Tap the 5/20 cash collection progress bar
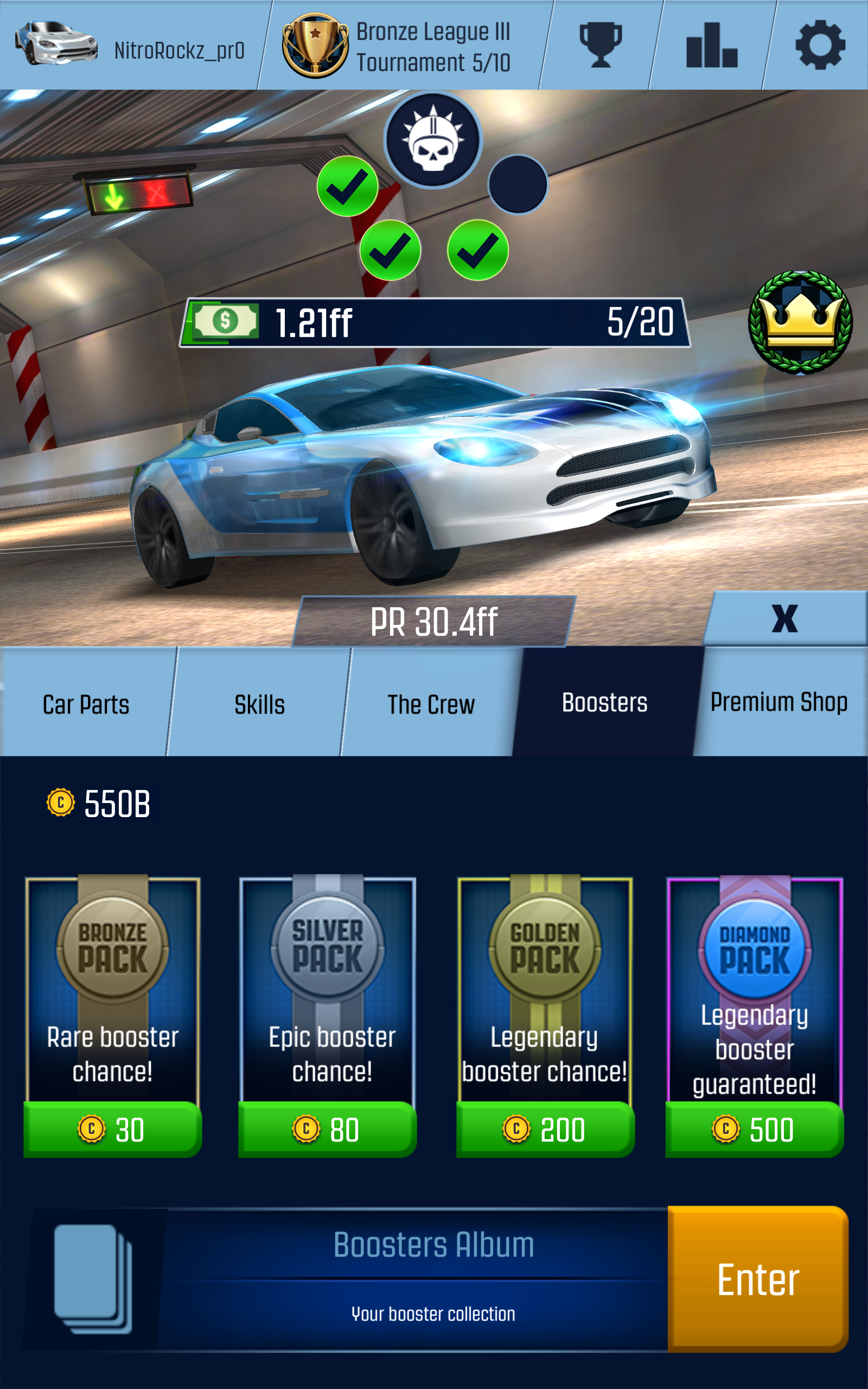Image resolution: width=868 pixels, height=1389 pixels. tap(643, 322)
